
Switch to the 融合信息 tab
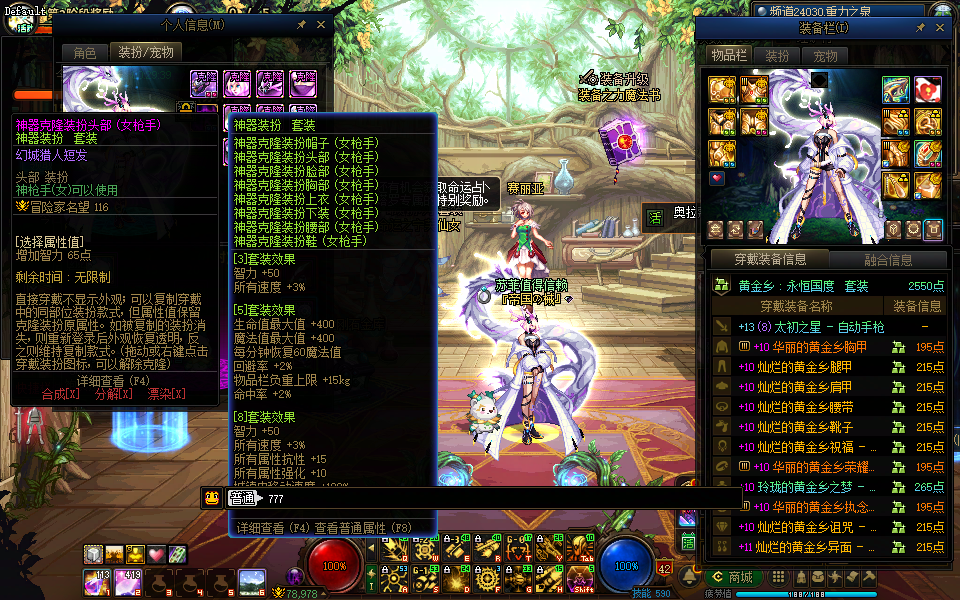[x=886, y=260]
